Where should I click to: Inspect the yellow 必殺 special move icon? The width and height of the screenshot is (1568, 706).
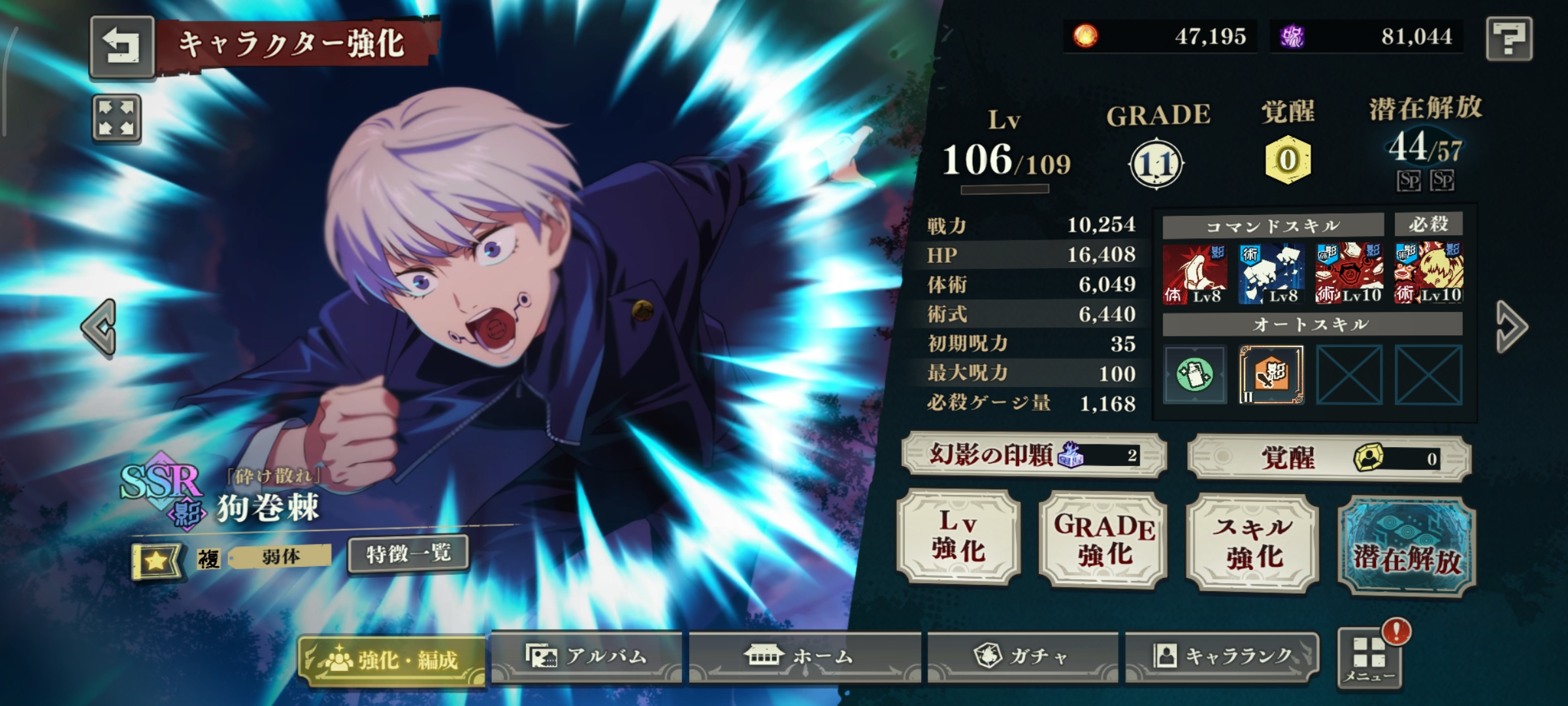tap(1428, 273)
